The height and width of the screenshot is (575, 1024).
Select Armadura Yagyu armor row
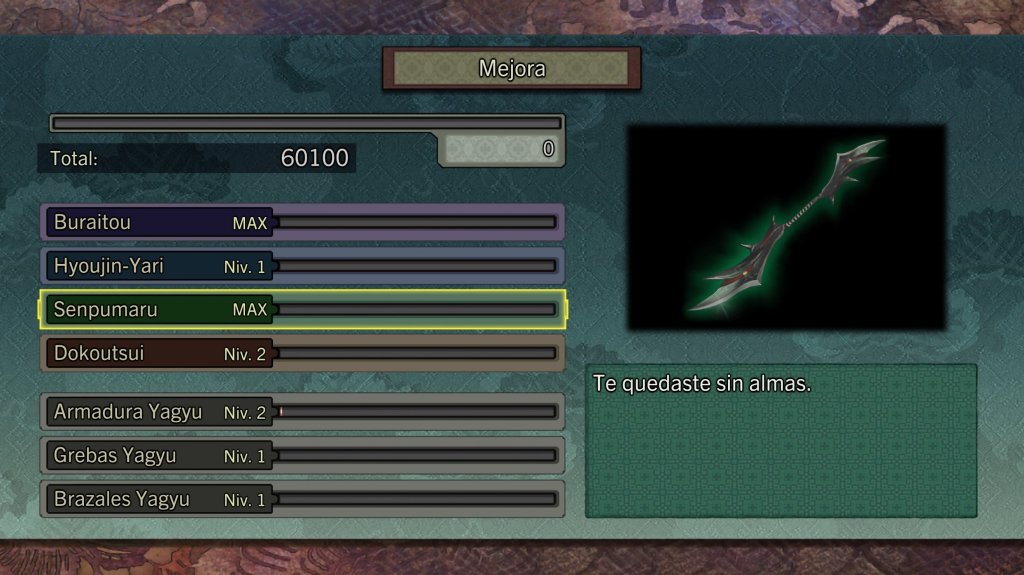[x=302, y=412]
